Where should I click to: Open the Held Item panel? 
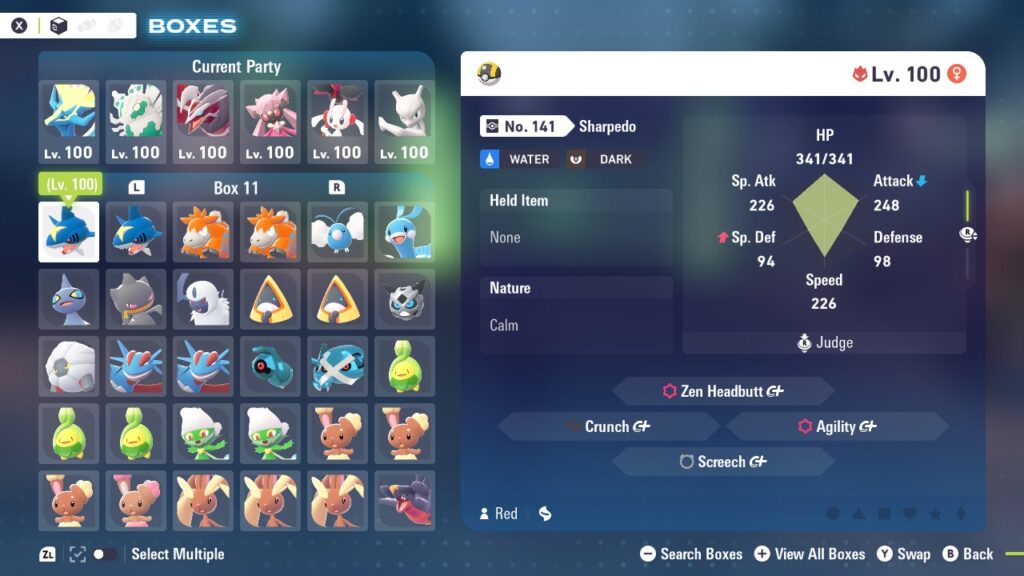click(576, 219)
